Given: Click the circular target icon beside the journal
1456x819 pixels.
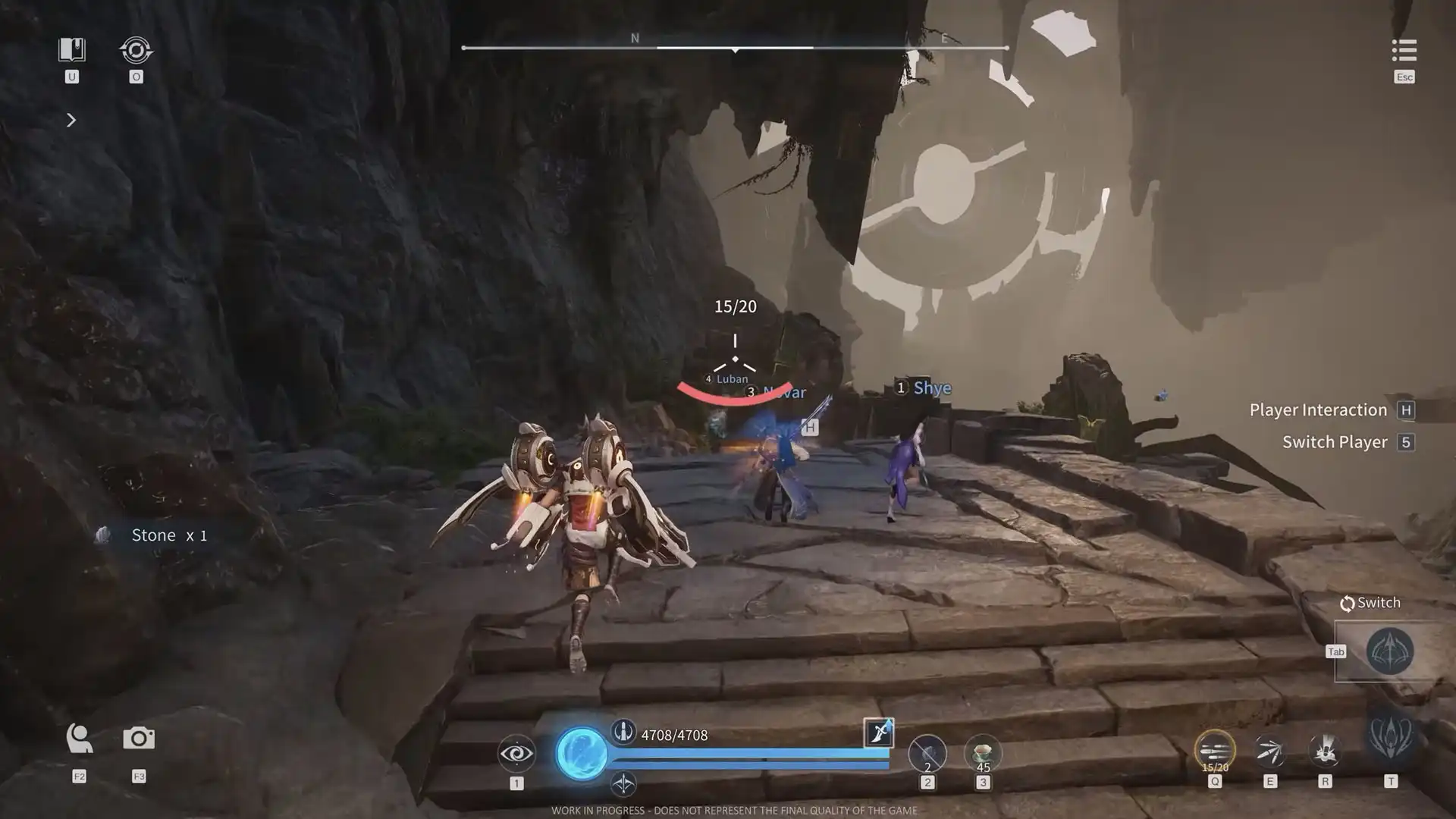Looking at the screenshot, I should 136,51.
